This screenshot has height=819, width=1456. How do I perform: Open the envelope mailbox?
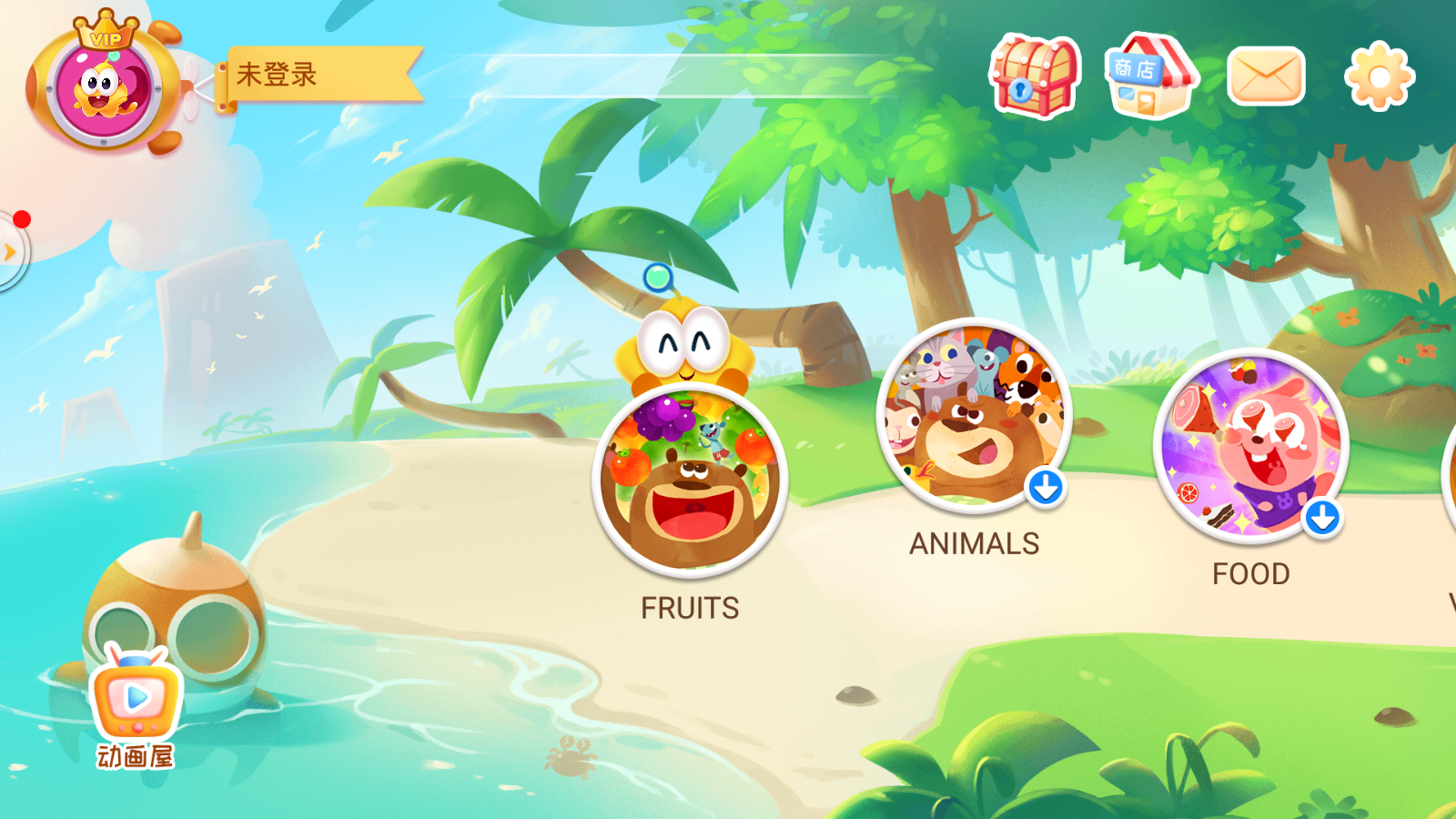tap(1266, 76)
